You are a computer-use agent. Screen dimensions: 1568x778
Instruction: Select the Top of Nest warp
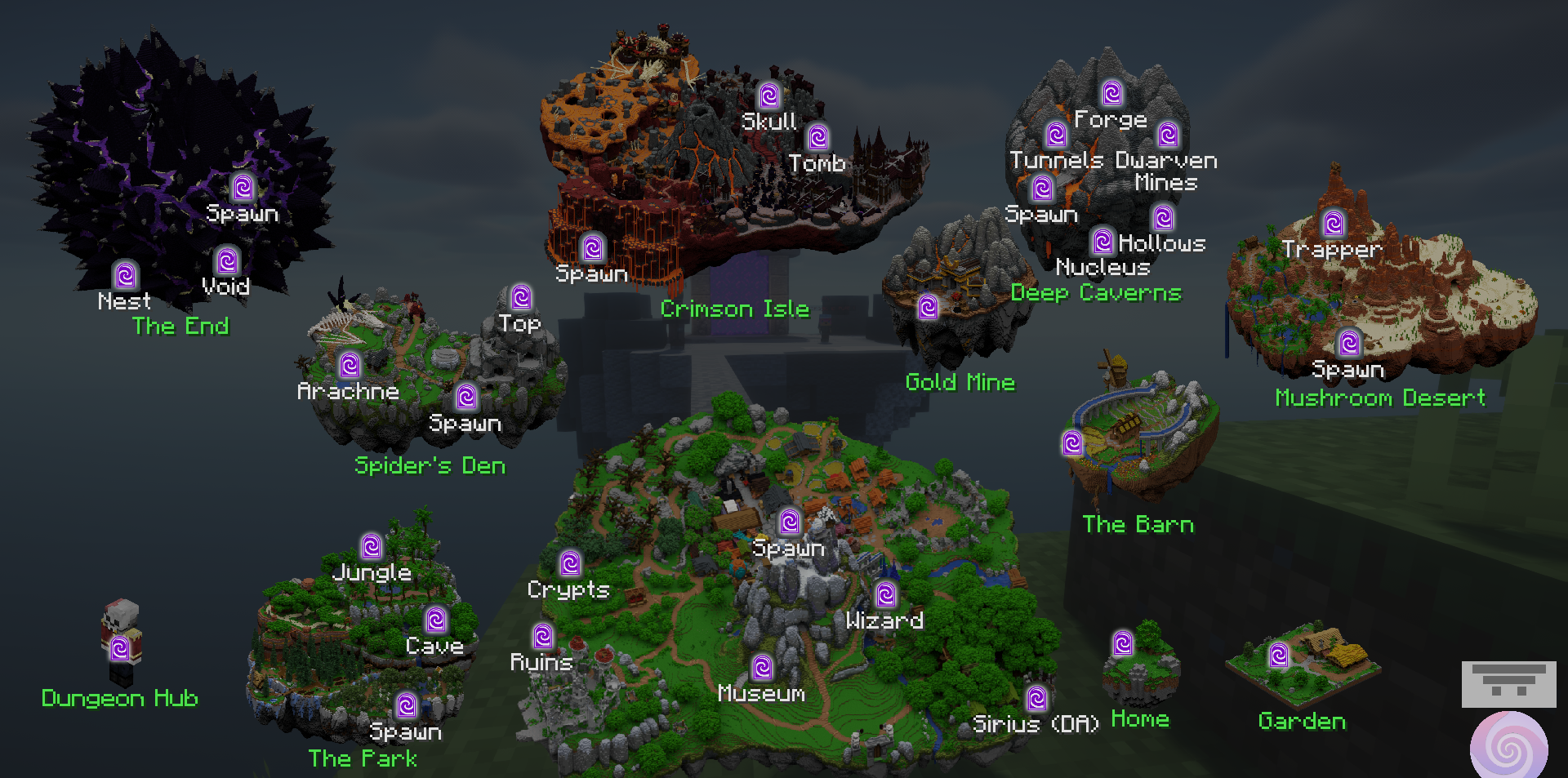pos(521,296)
